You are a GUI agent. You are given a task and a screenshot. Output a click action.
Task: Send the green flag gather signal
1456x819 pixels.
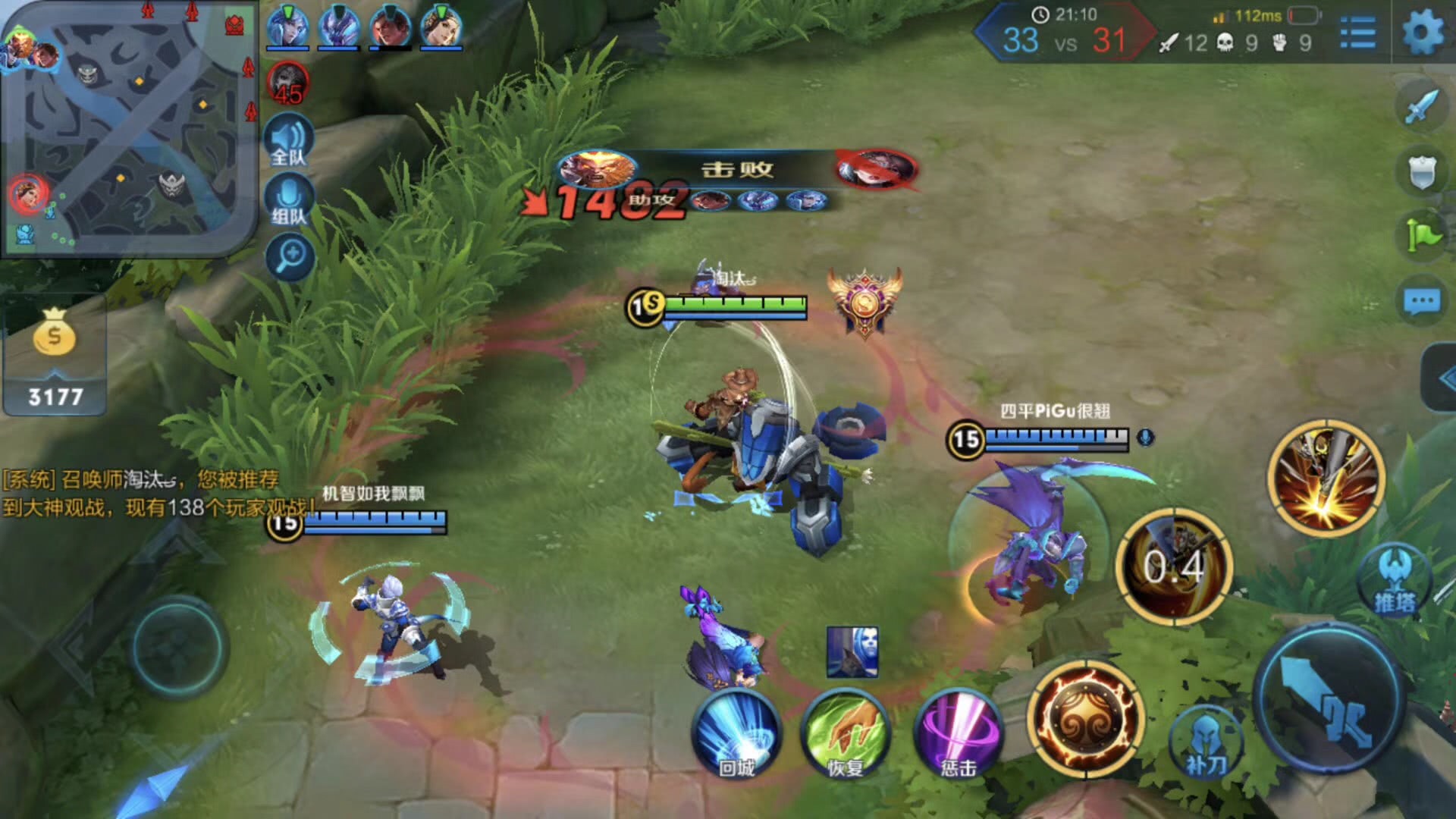pos(1421,236)
